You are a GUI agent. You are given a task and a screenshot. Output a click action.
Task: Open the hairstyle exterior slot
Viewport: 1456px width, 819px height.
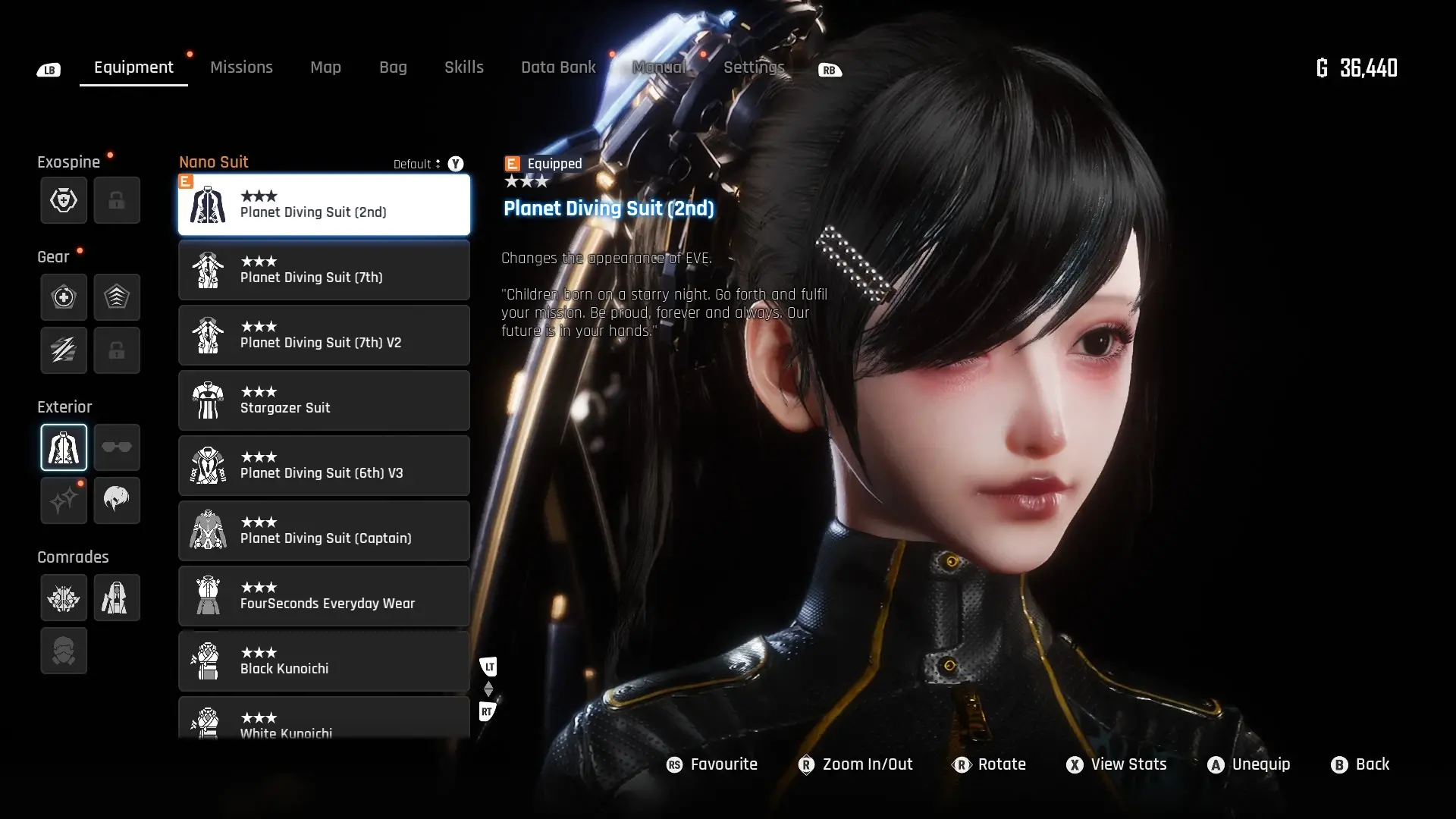(117, 500)
